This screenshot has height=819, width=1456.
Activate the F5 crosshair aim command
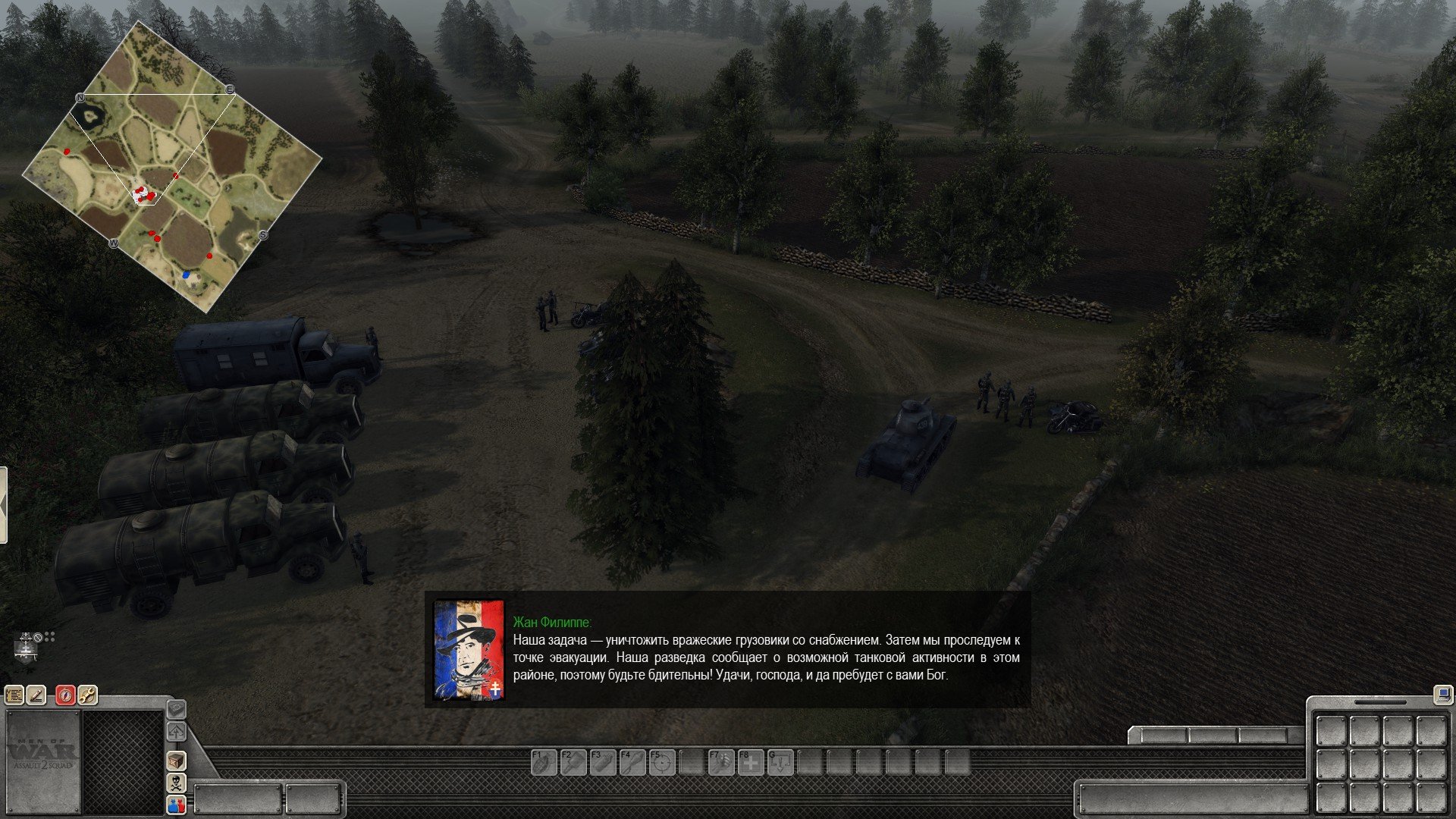tap(661, 762)
